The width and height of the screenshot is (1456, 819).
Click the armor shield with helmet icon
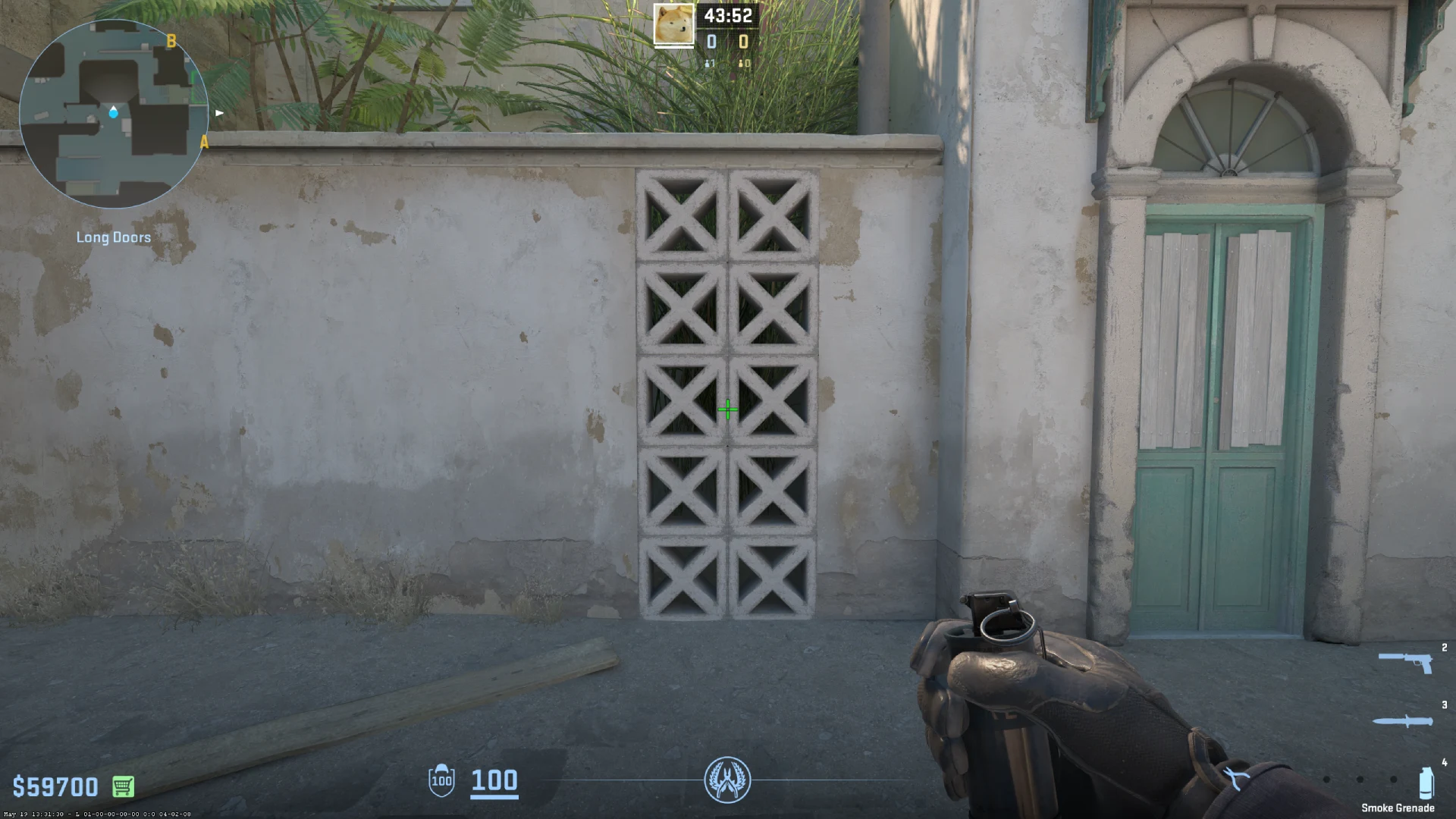[x=441, y=781]
